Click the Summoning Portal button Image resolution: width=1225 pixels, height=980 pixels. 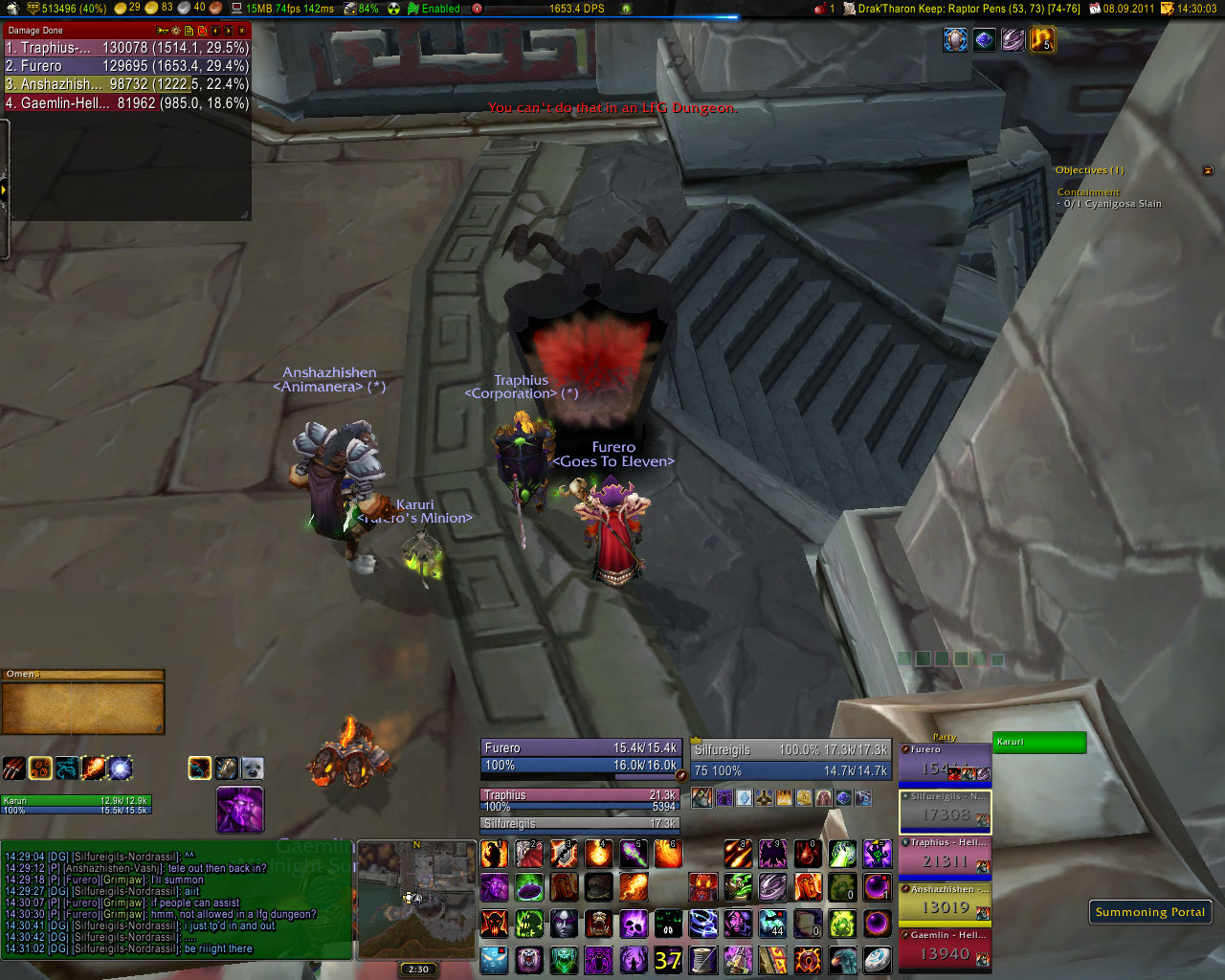1149,912
